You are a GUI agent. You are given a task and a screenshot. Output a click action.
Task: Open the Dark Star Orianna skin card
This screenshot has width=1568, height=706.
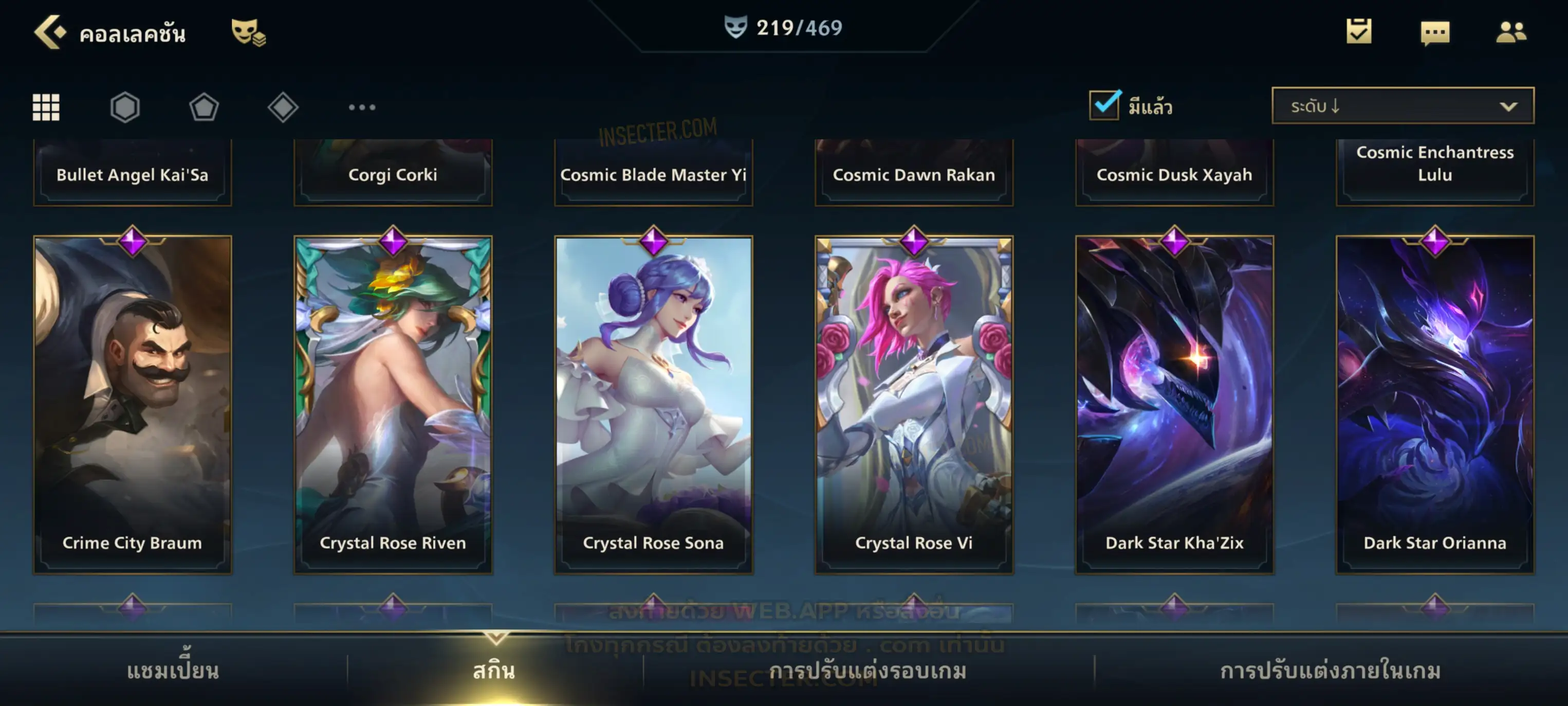point(1435,405)
